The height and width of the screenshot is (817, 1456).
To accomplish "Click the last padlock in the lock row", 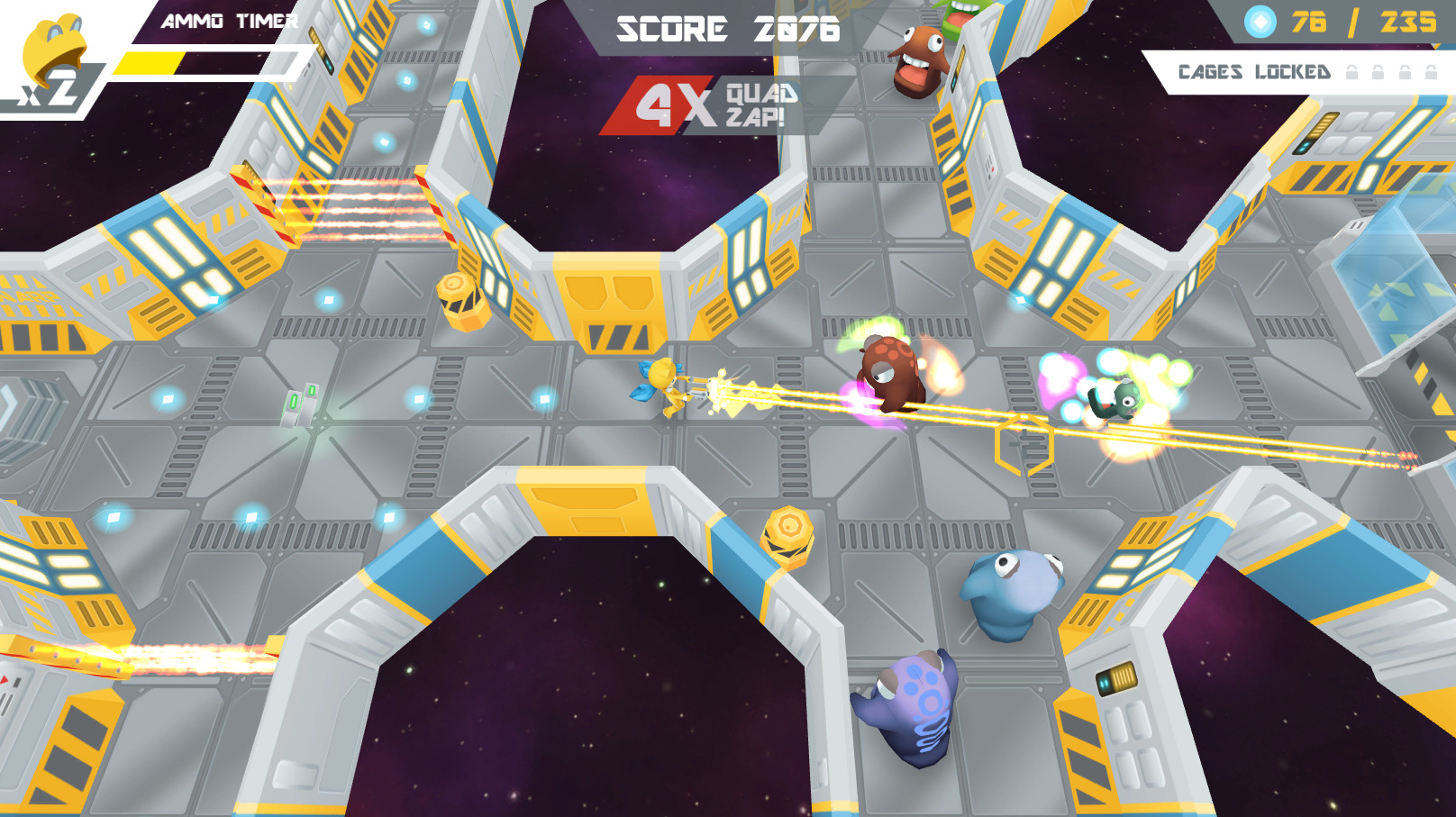I will pyautogui.click(x=1431, y=74).
